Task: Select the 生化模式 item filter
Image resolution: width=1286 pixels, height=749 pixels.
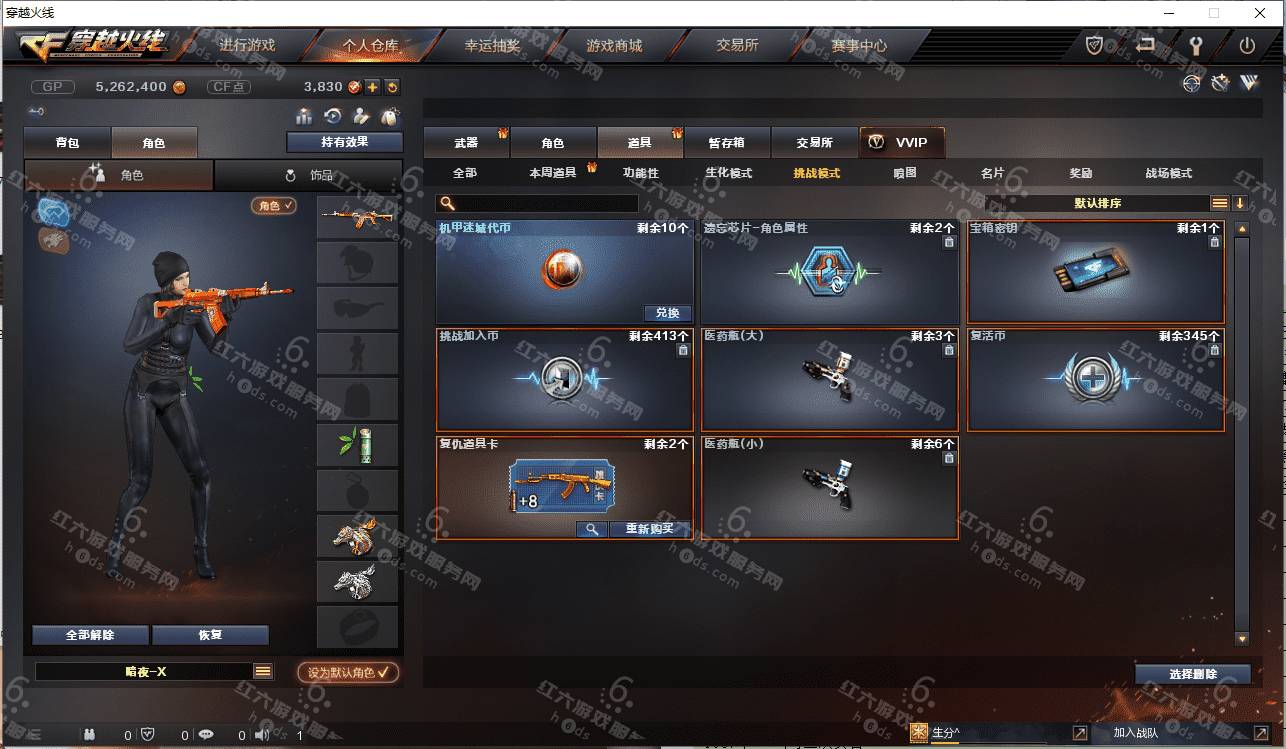Action: (x=728, y=173)
